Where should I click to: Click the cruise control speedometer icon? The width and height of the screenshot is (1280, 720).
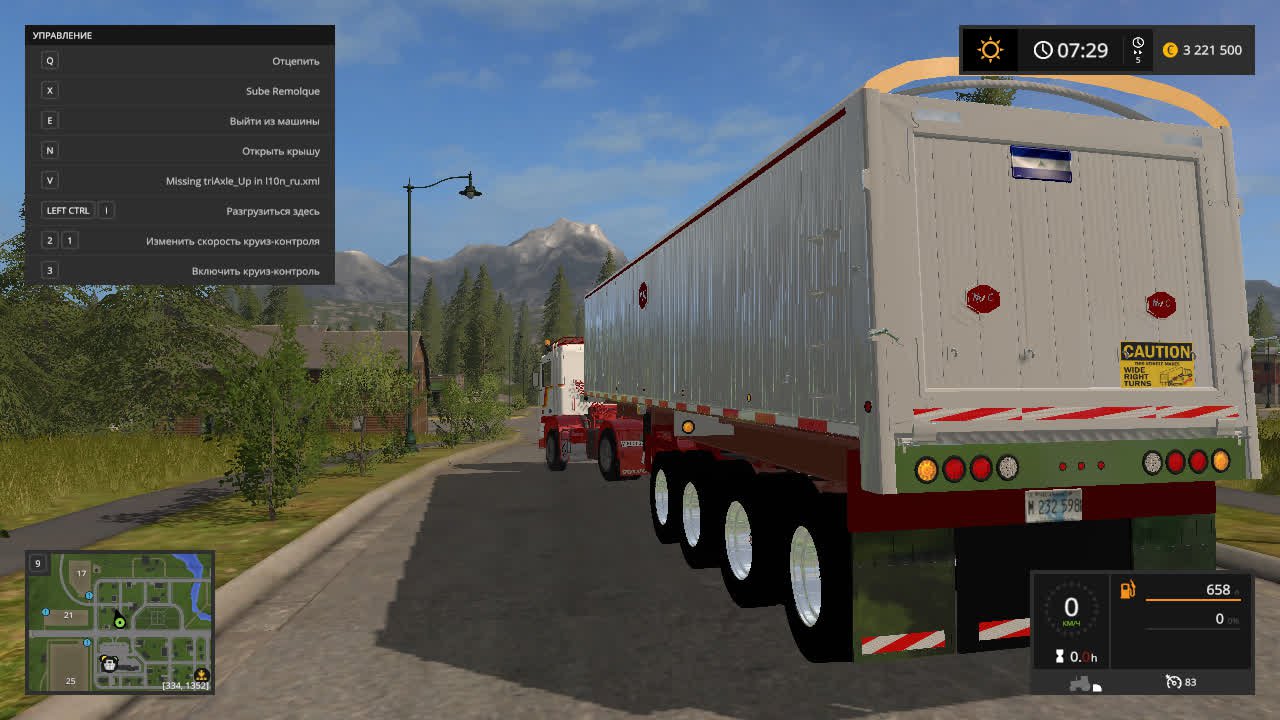(1173, 682)
